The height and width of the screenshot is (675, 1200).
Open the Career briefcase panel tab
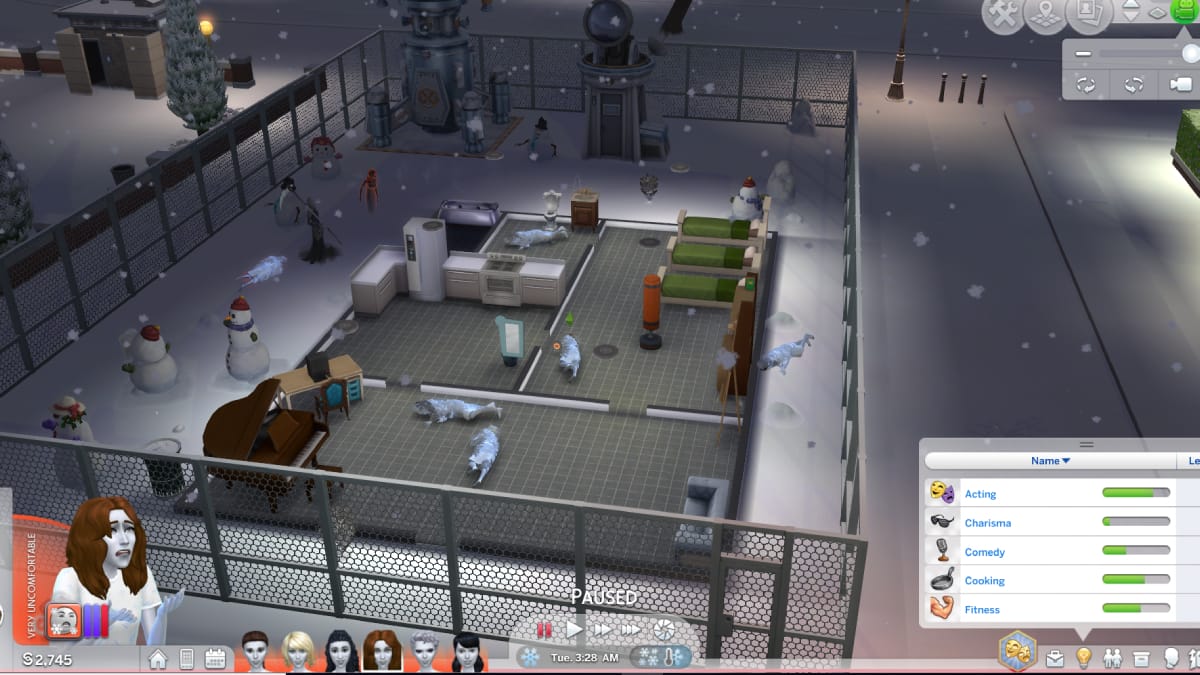point(1055,658)
